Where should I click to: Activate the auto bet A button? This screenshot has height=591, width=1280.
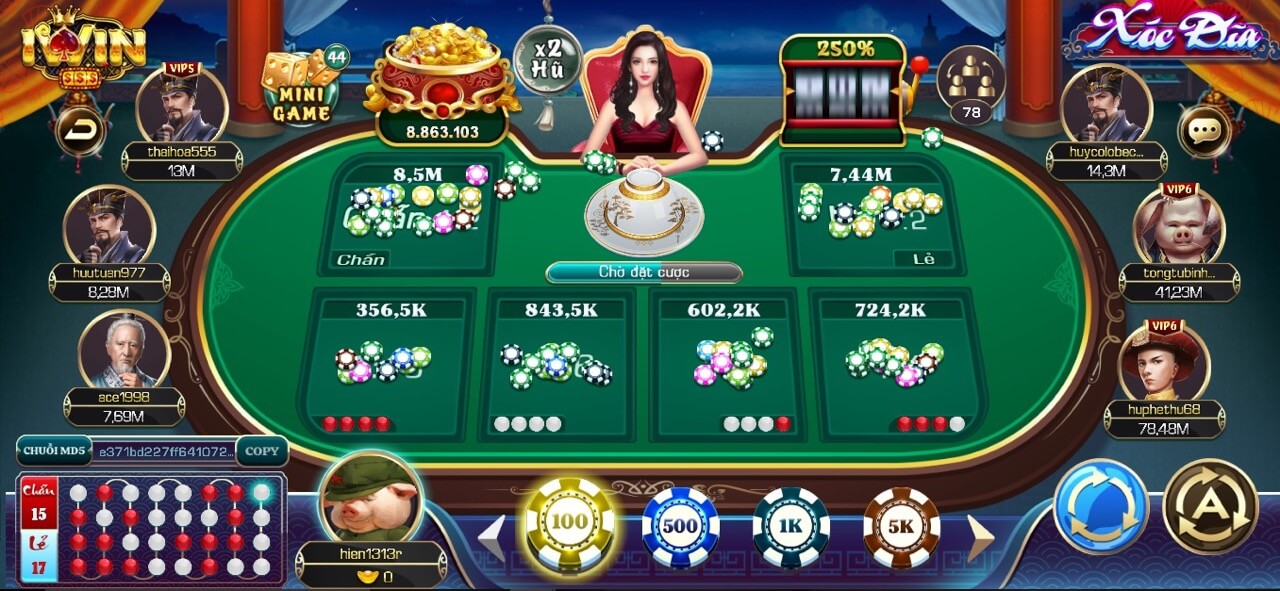click(x=1210, y=506)
